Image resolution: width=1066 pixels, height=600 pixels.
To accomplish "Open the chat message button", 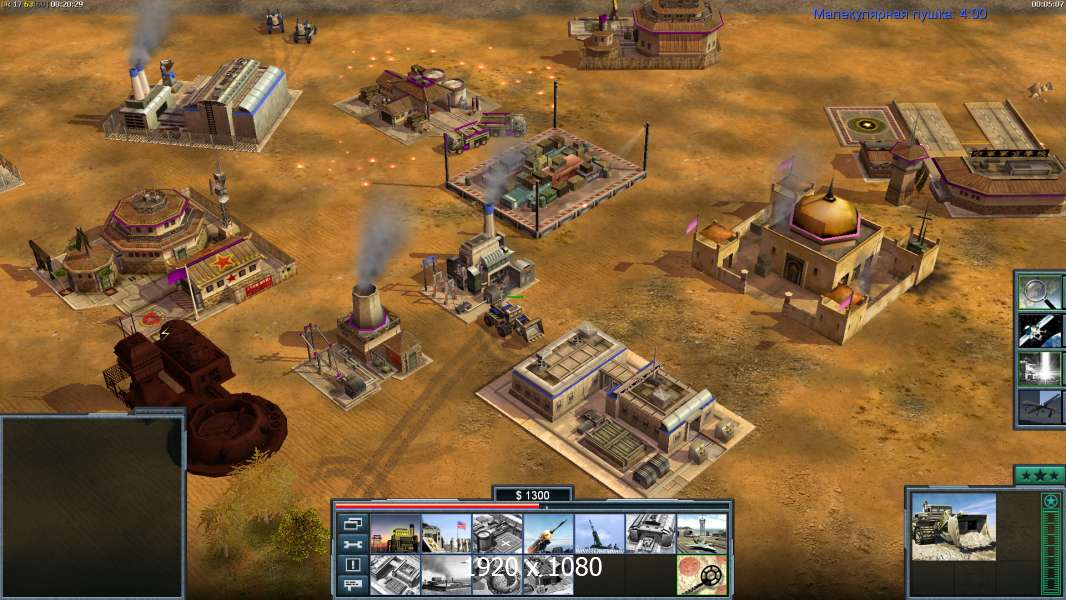I will [x=352, y=586].
